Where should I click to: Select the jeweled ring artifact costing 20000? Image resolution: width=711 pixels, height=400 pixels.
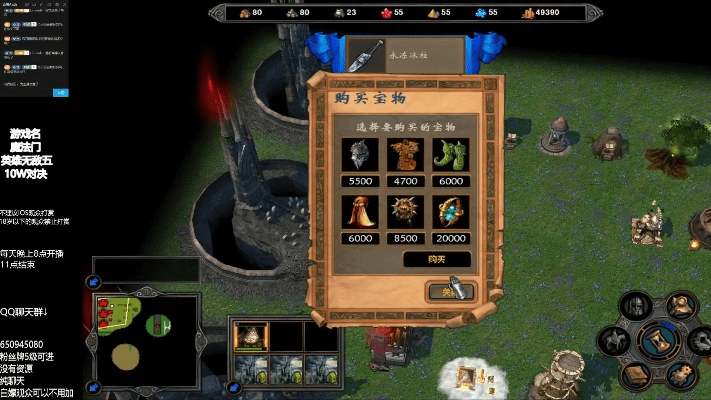point(451,212)
